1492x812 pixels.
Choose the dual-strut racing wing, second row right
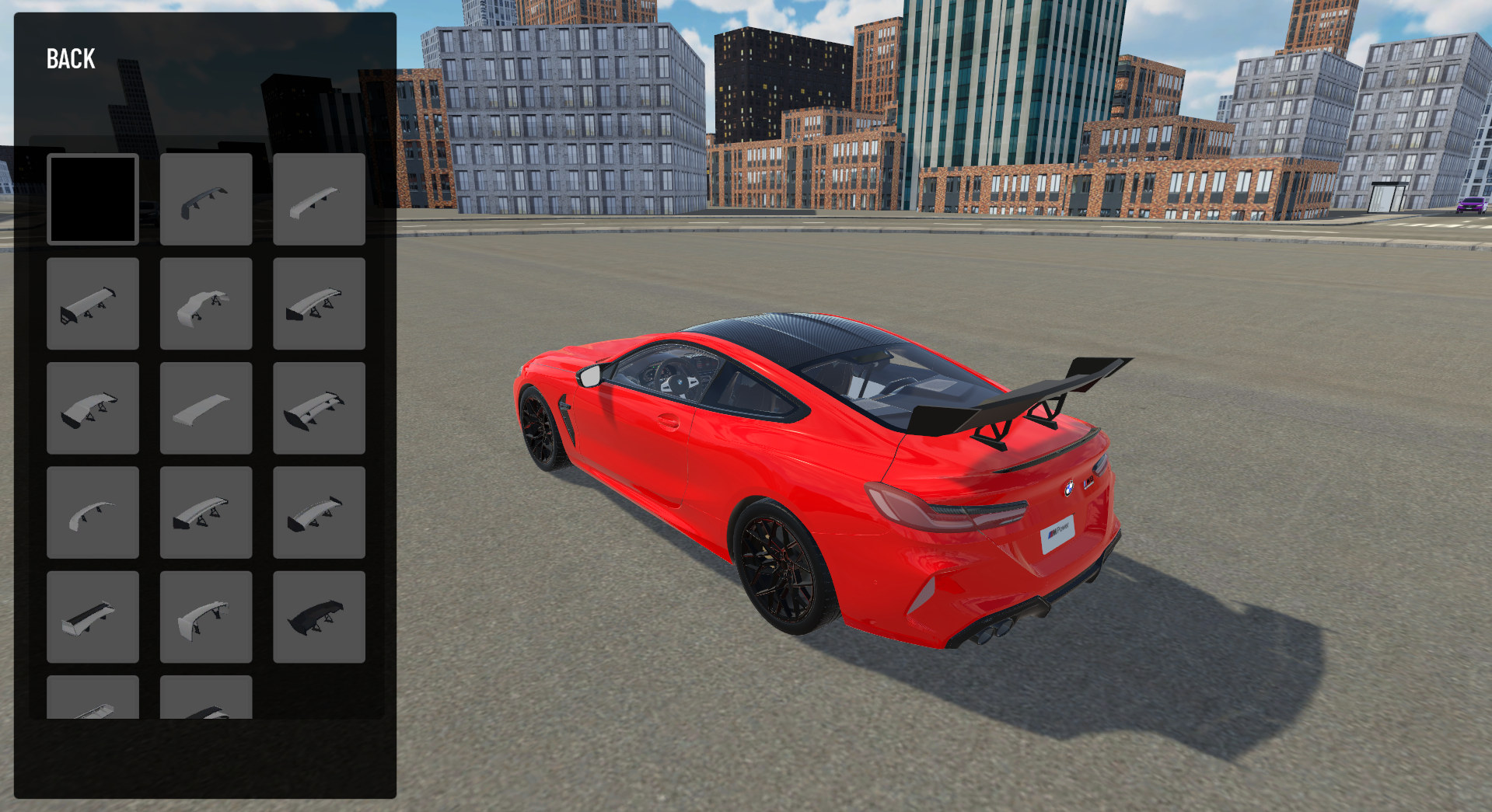(319, 304)
